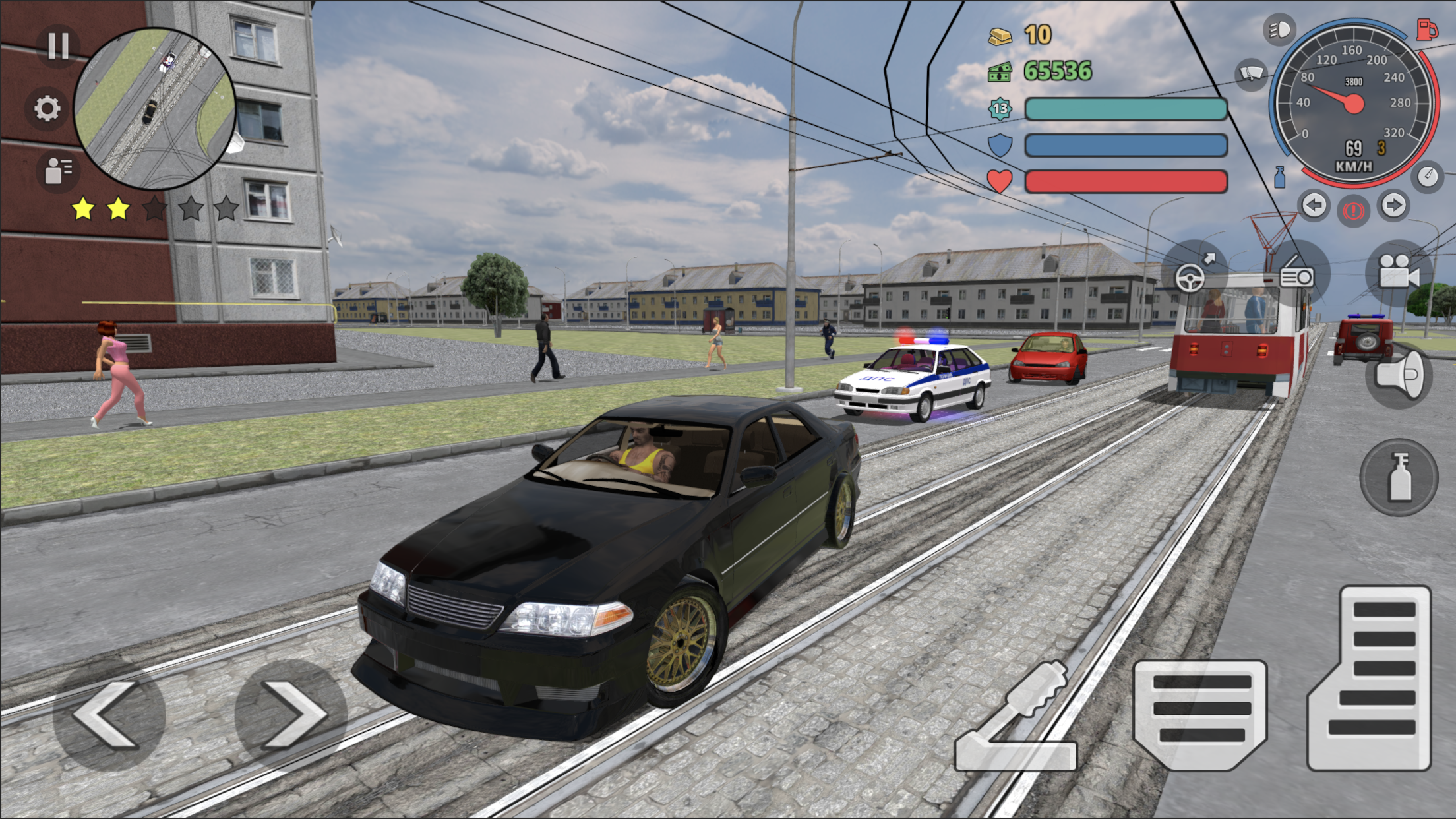
Task: Open the dashboard lights panel icon
Action: click(1296, 273)
